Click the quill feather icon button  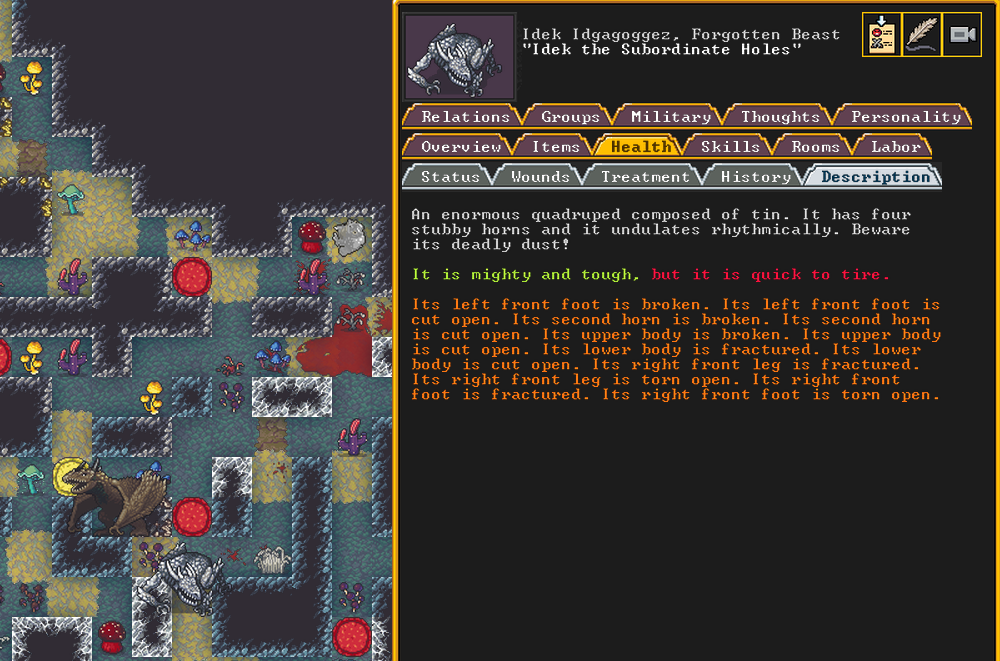[921, 35]
